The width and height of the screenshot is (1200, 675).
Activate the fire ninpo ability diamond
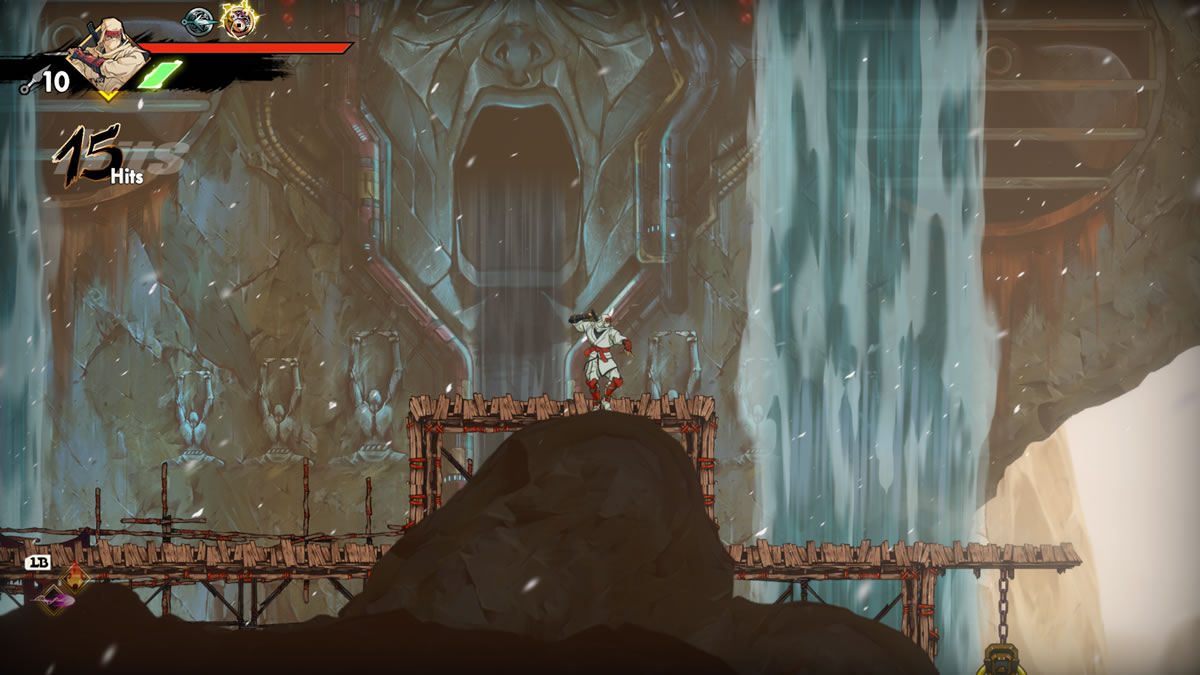(77, 577)
